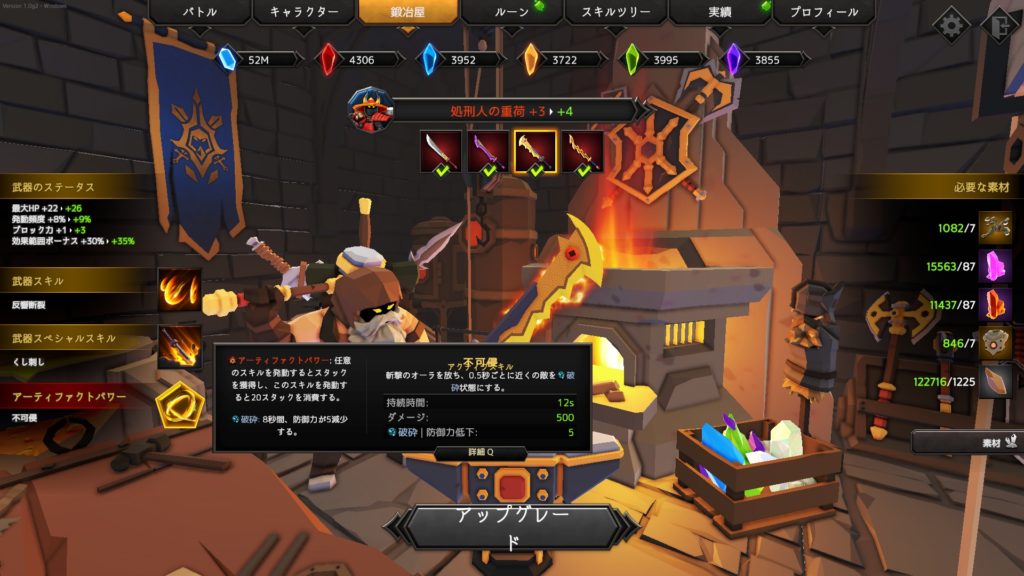
Task: Select the 反響断裂 weapon skill icon
Action: [179, 290]
